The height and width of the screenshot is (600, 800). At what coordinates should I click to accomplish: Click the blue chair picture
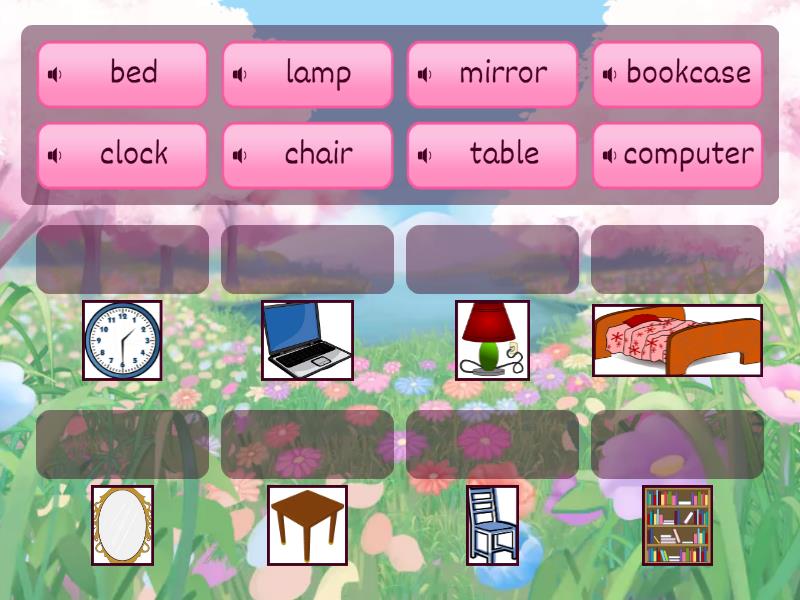tap(492, 525)
